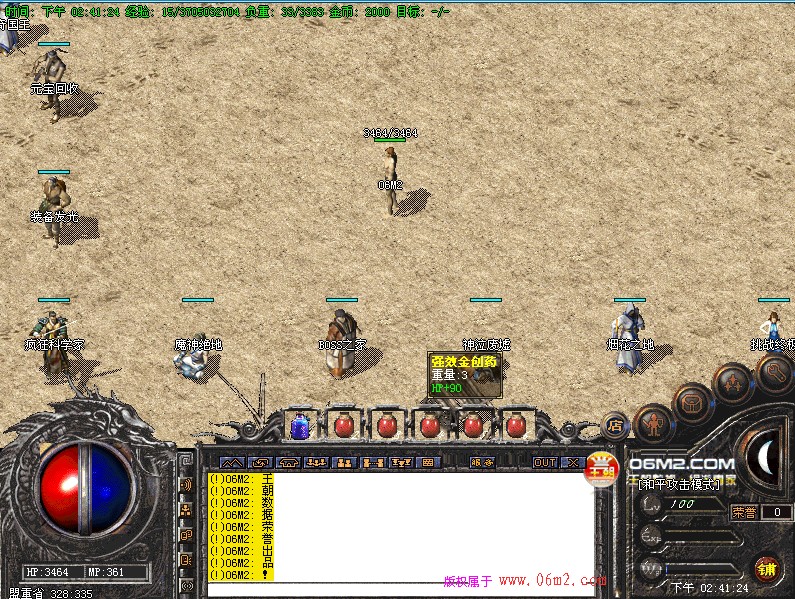Screen dimensions: 795x599
Task: Click the chat text input line
Action: 400,590
